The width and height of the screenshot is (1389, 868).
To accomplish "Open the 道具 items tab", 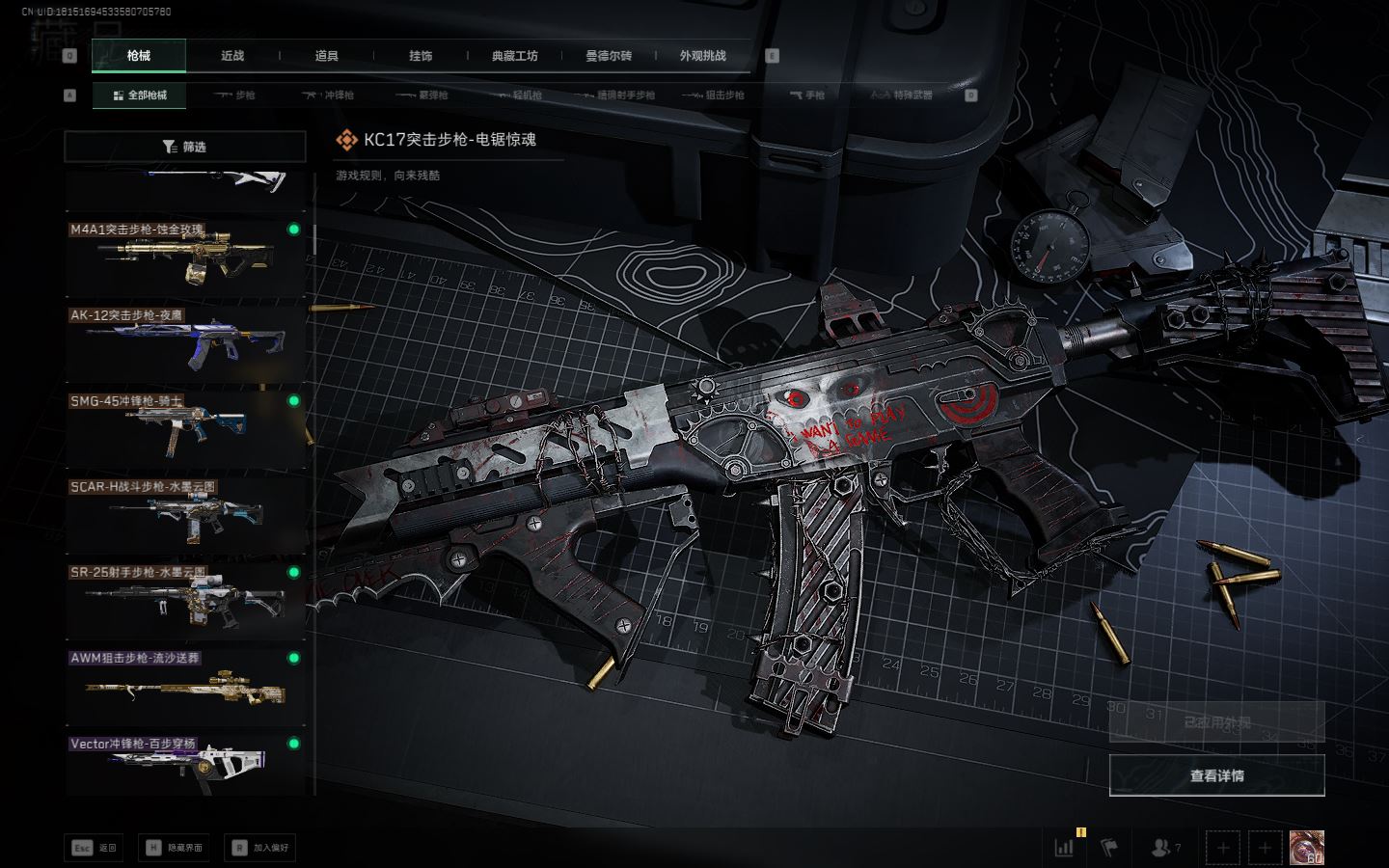I will [x=327, y=56].
